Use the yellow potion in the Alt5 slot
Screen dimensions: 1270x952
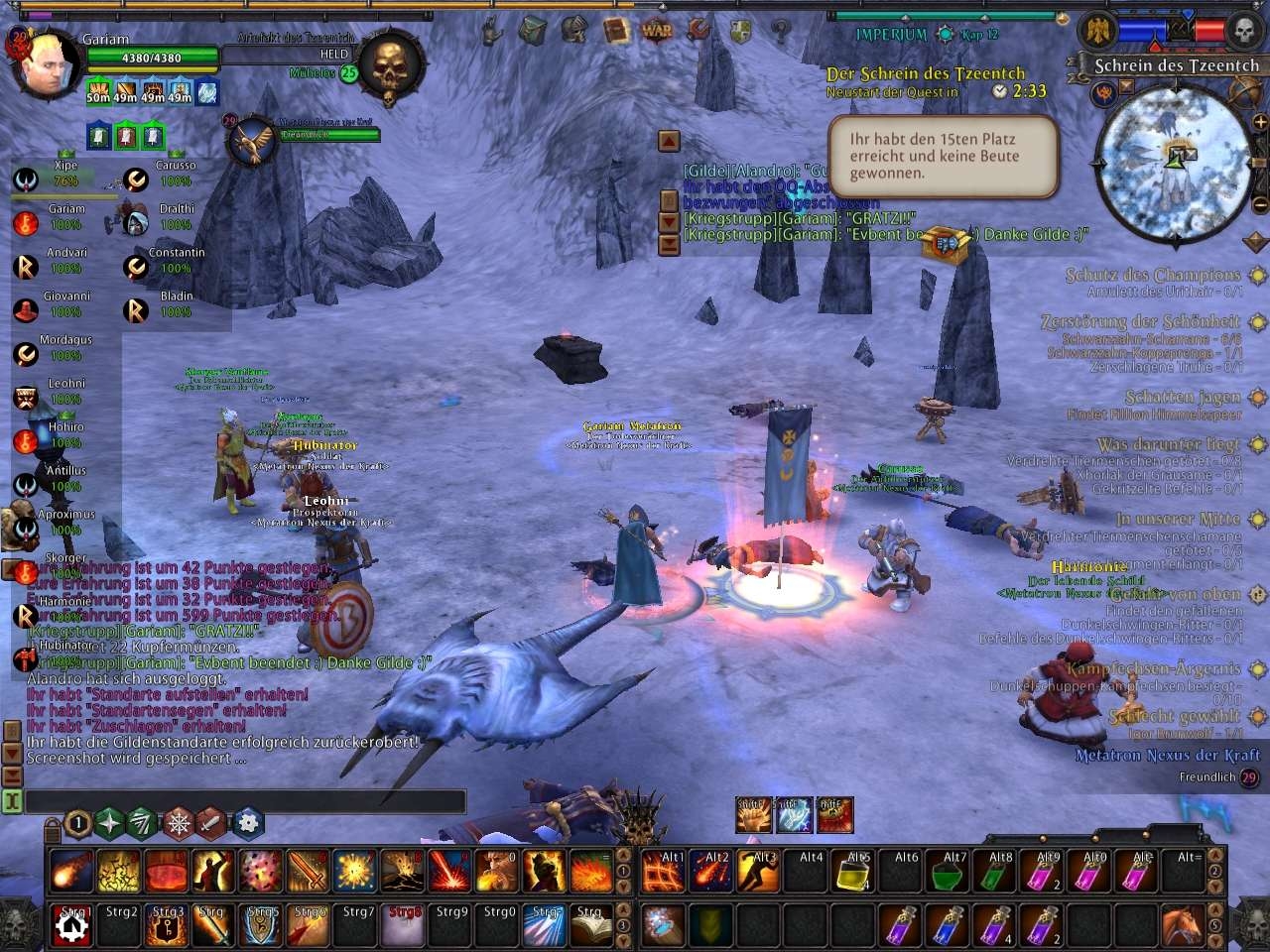pos(853,872)
